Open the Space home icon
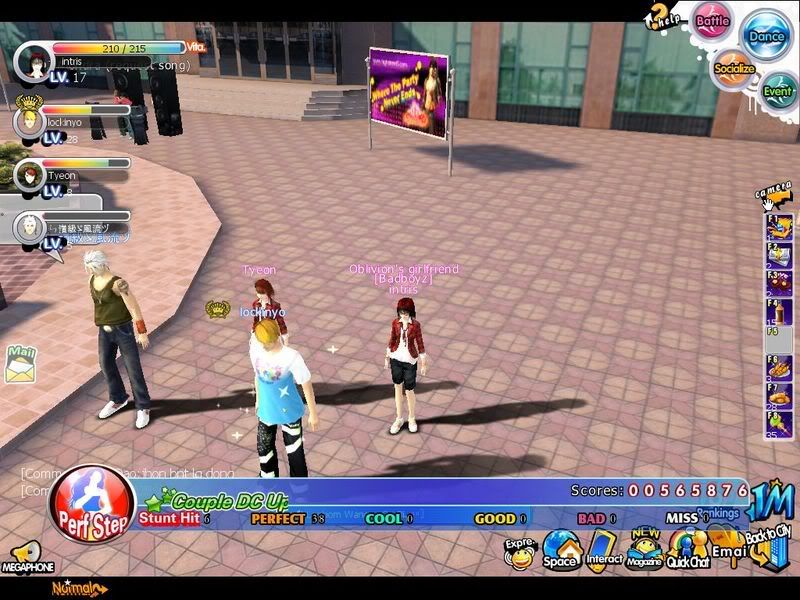The image size is (800, 600). pos(561,549)
